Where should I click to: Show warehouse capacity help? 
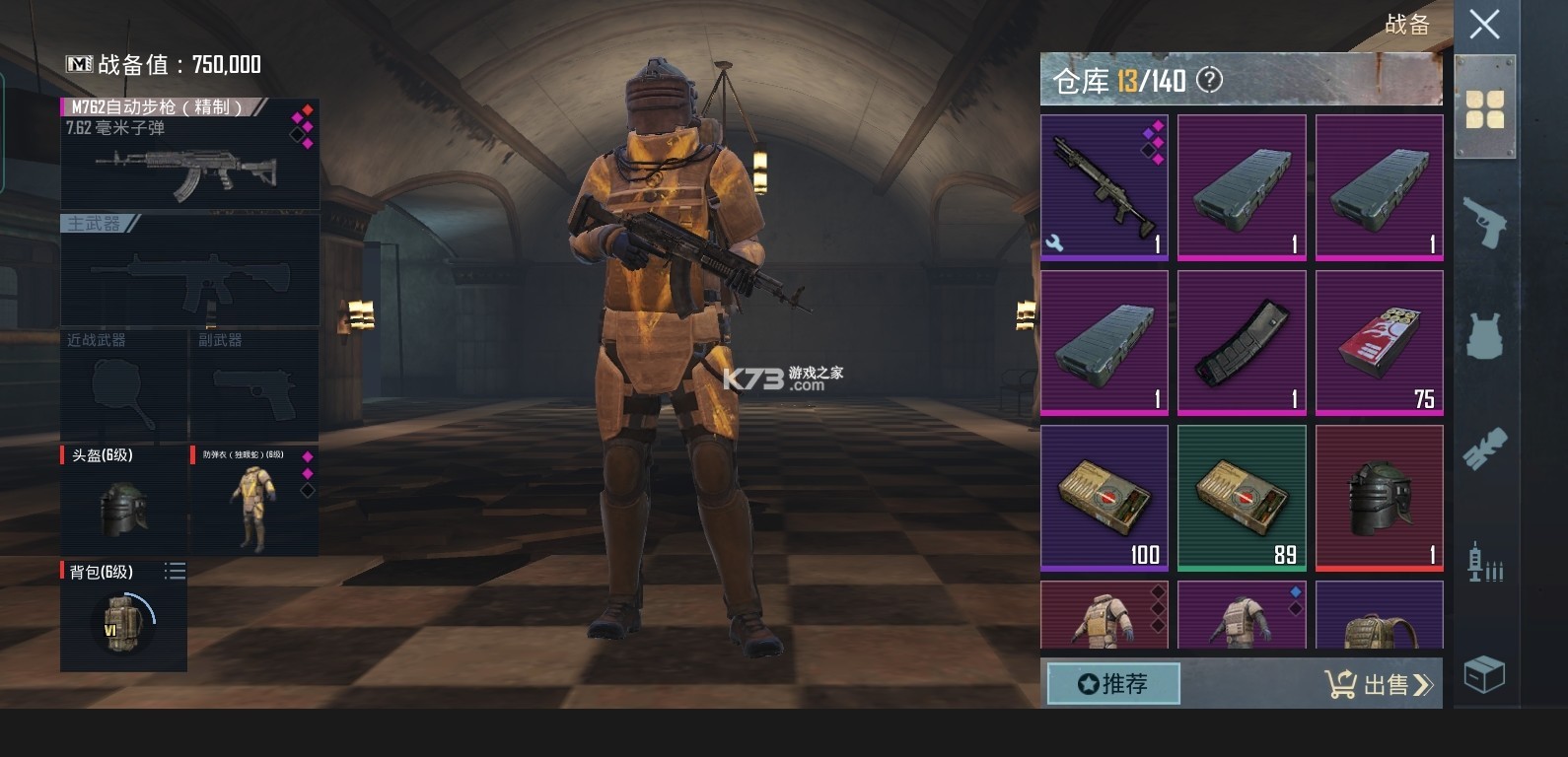click(1209, 80)
